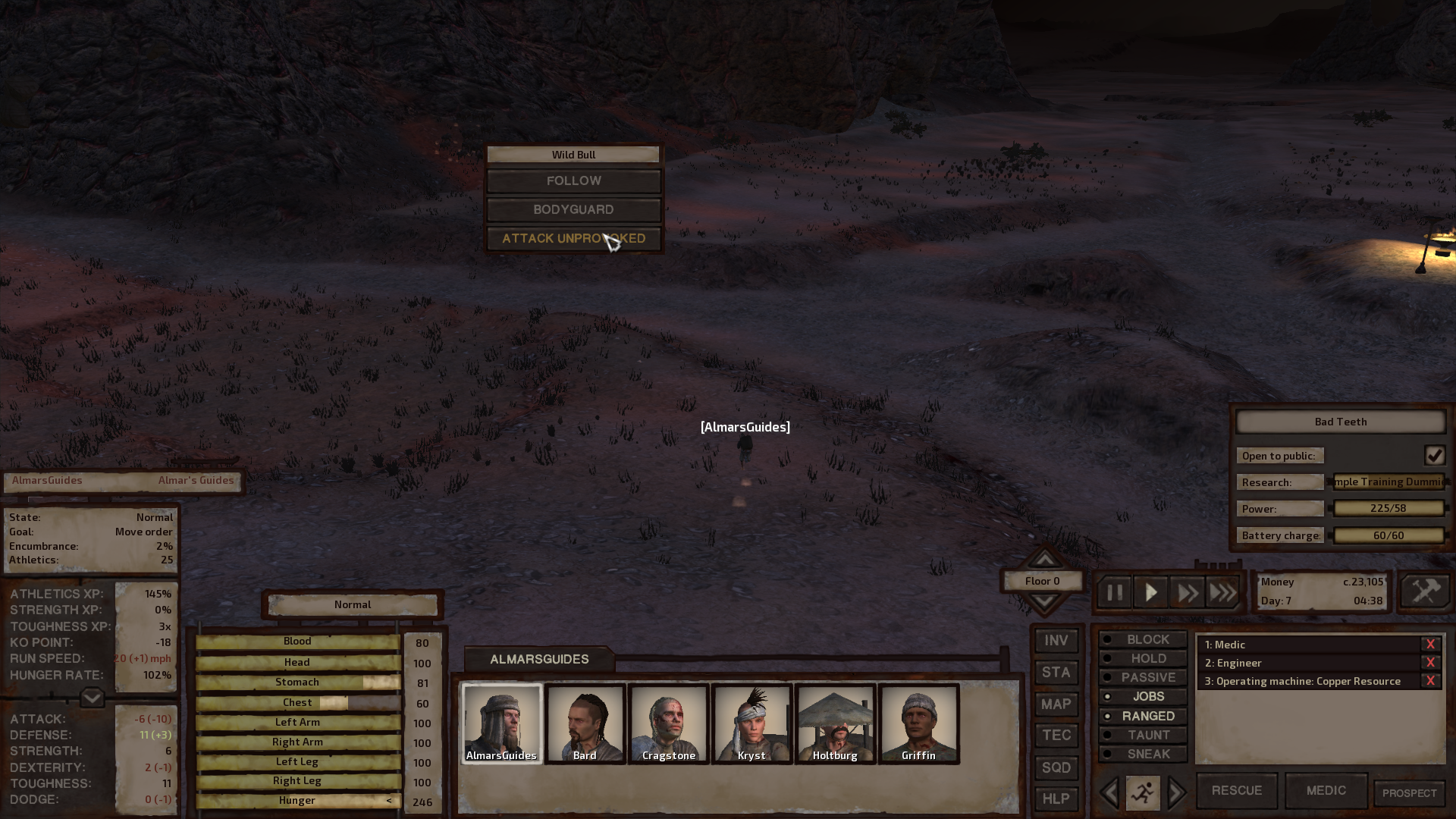Open the MAP screen
Viewport: 1456px width, 819px height.
(x=1056, y=704)
